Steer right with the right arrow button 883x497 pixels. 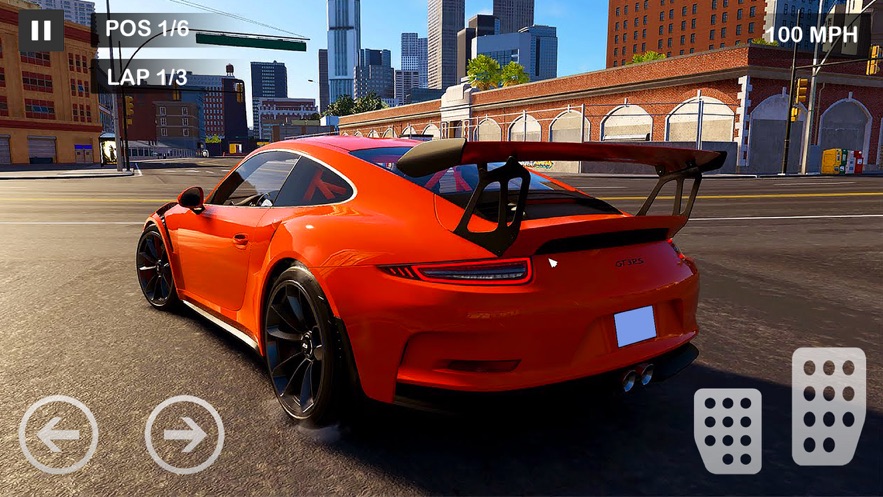(x=184, y=434)
